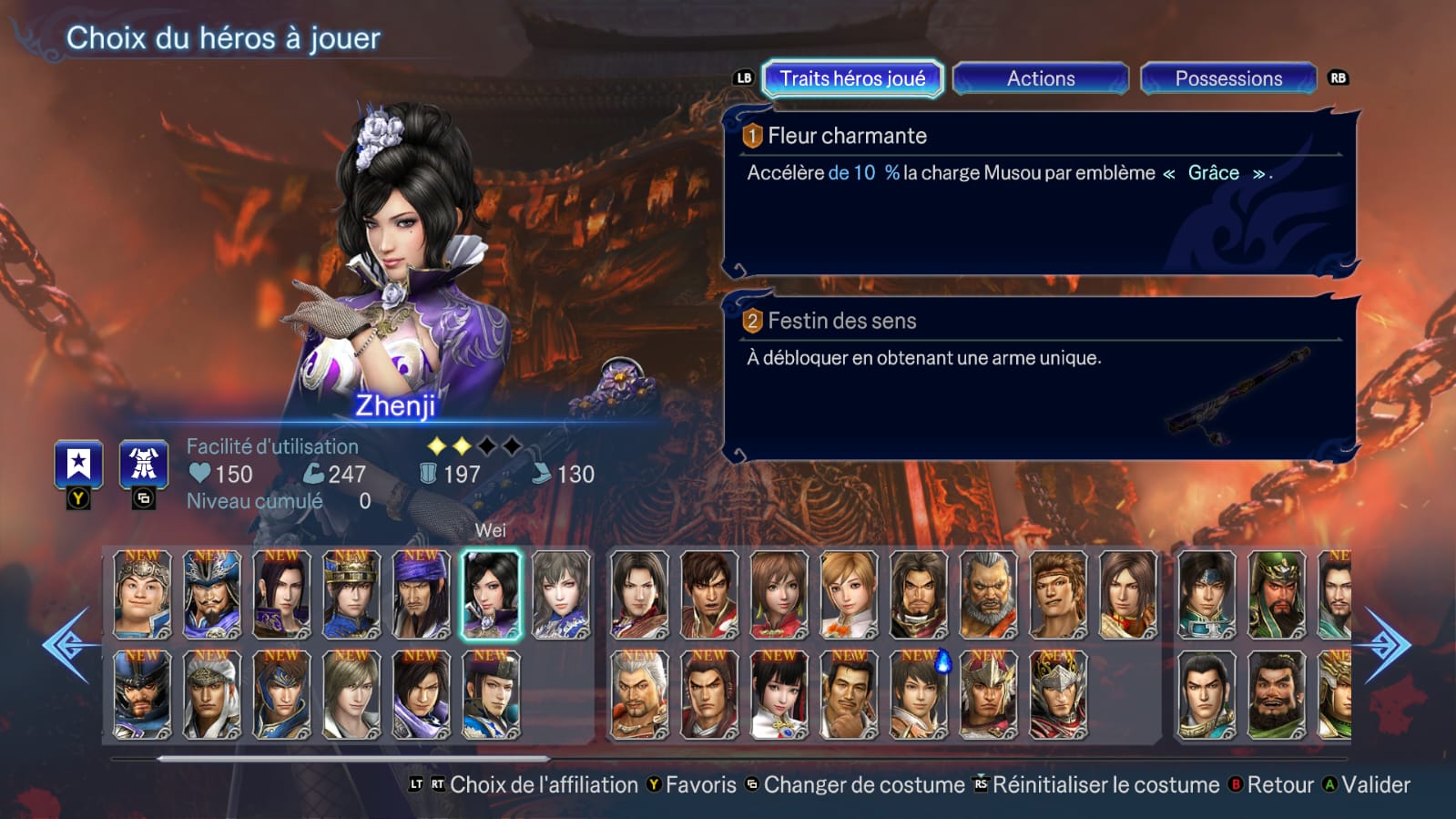Select the hero with purple head wrap
1456x819 pixels.
click(x=421, y=594)
